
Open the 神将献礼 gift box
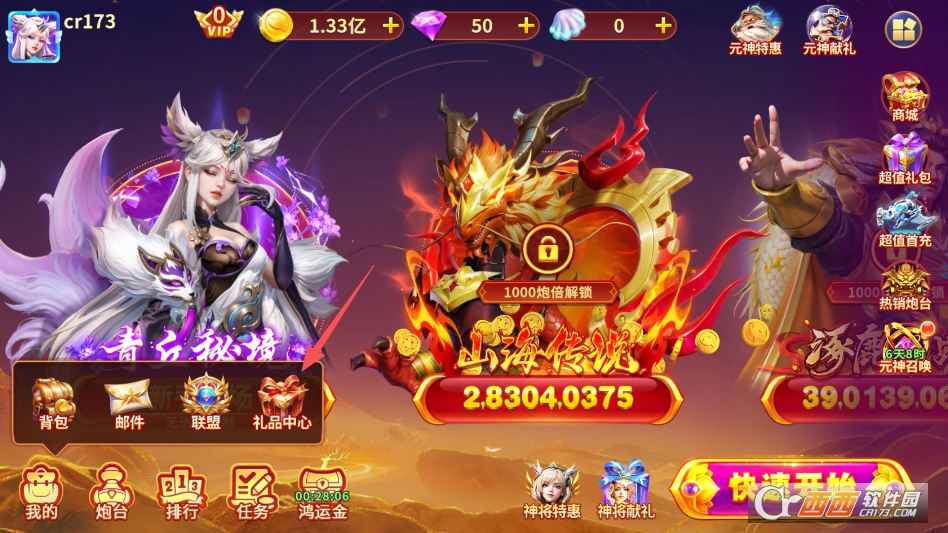(x=625, y=490)
